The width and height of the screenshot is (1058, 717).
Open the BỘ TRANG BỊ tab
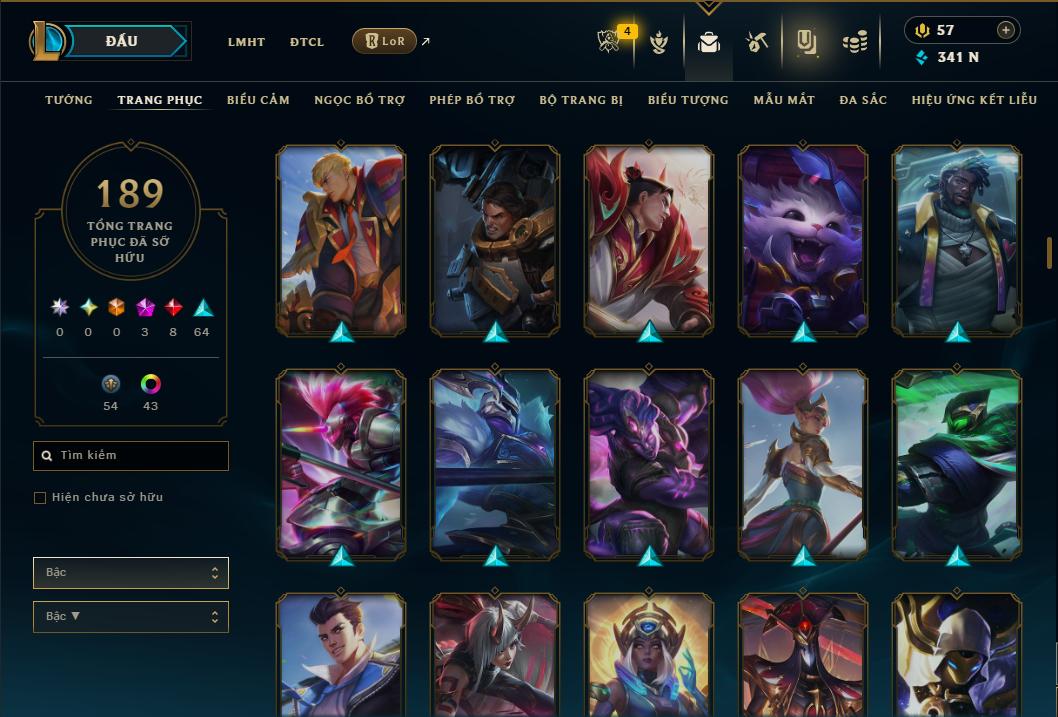[x=581, y=100]
